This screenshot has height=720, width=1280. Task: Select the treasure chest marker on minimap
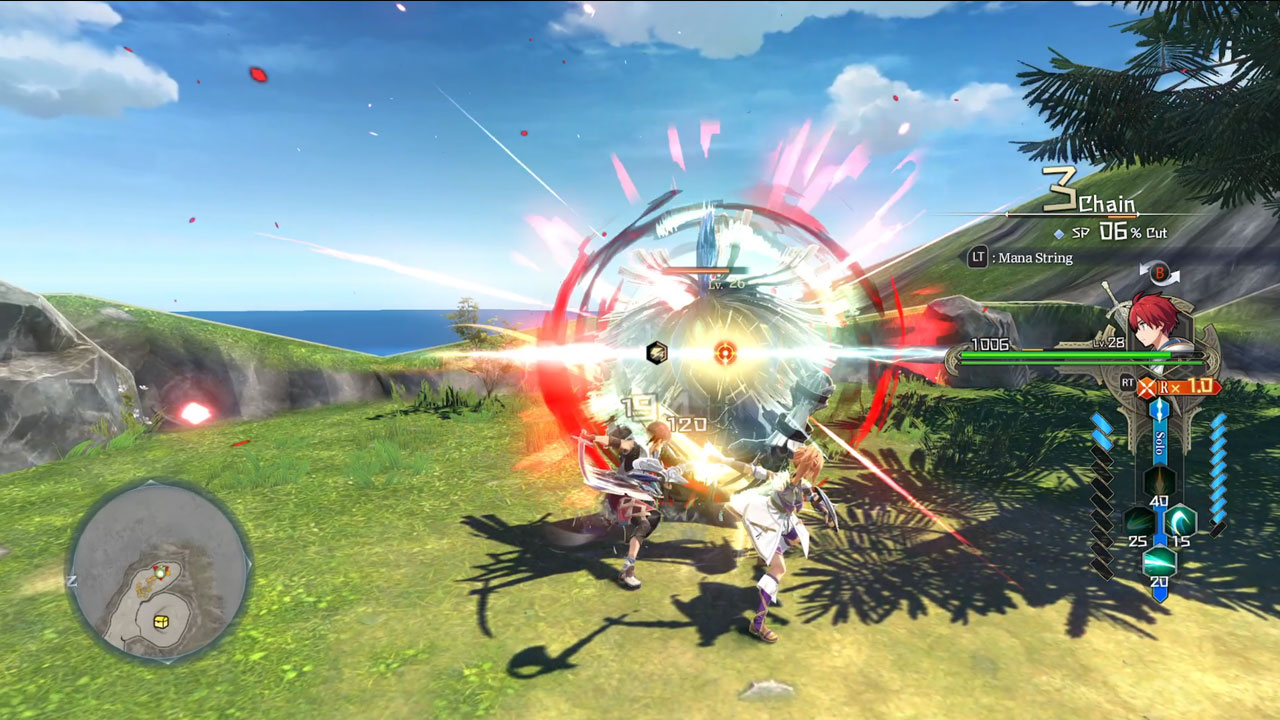[x=161, y=621]
